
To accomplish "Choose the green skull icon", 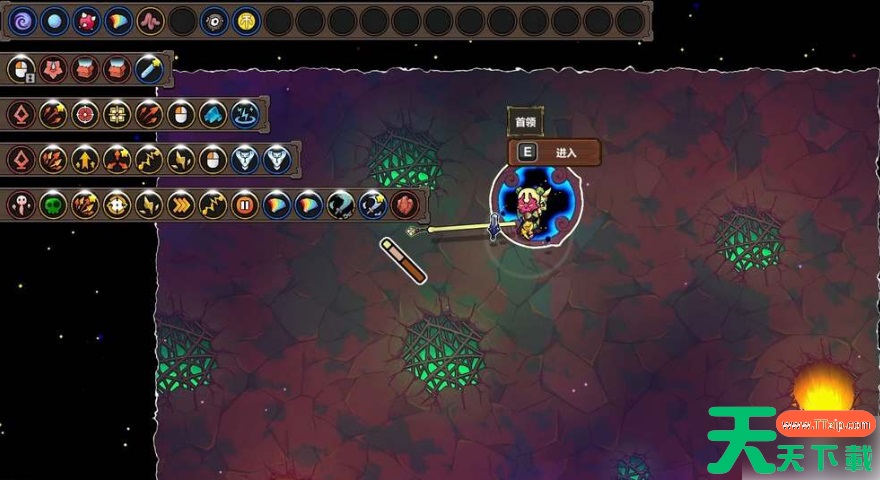I will coord(53,206).
